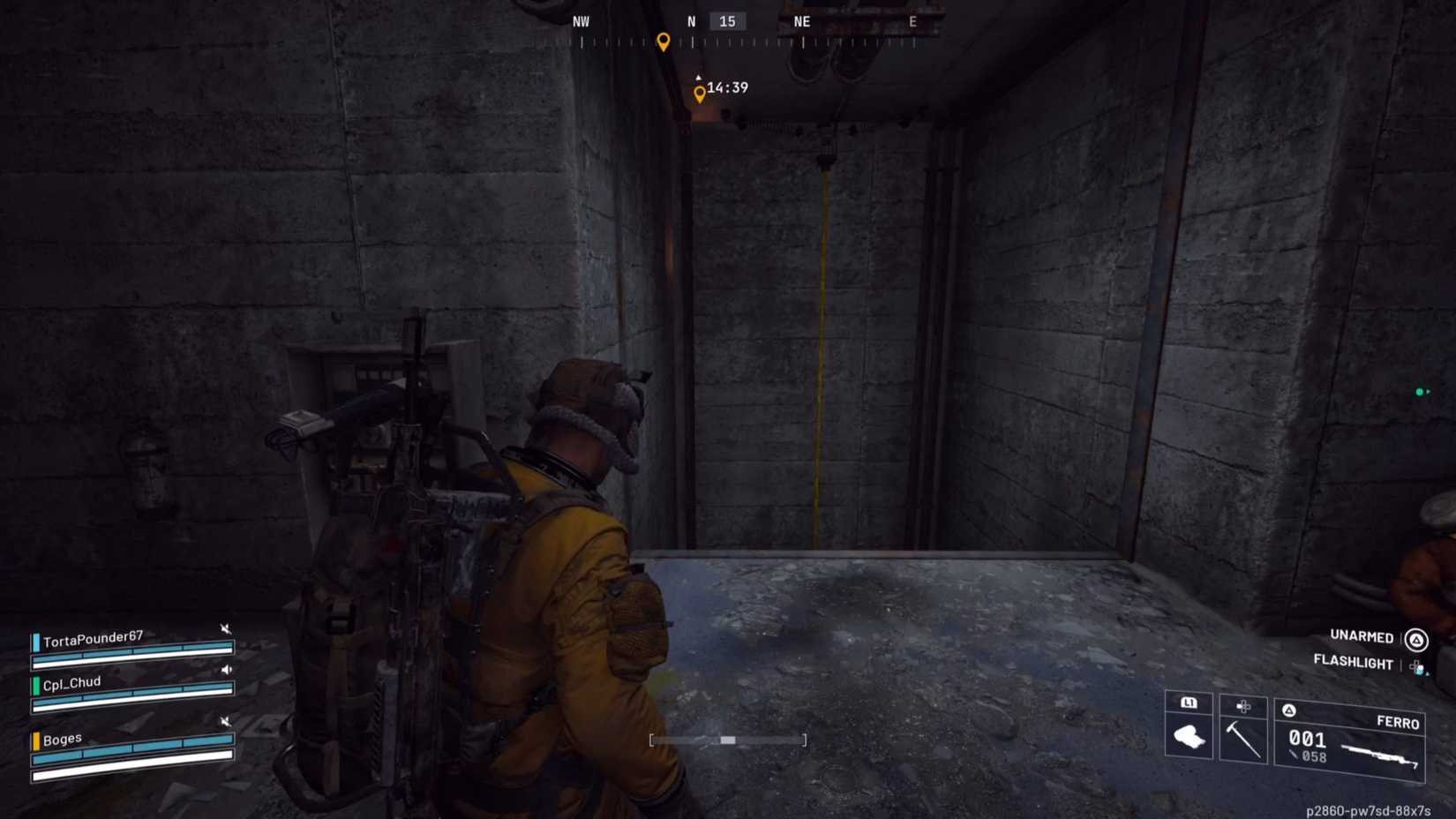1456x819 pixels.
Task: Click the triangle button prompt next to UNARMED
Action: 1415,637
